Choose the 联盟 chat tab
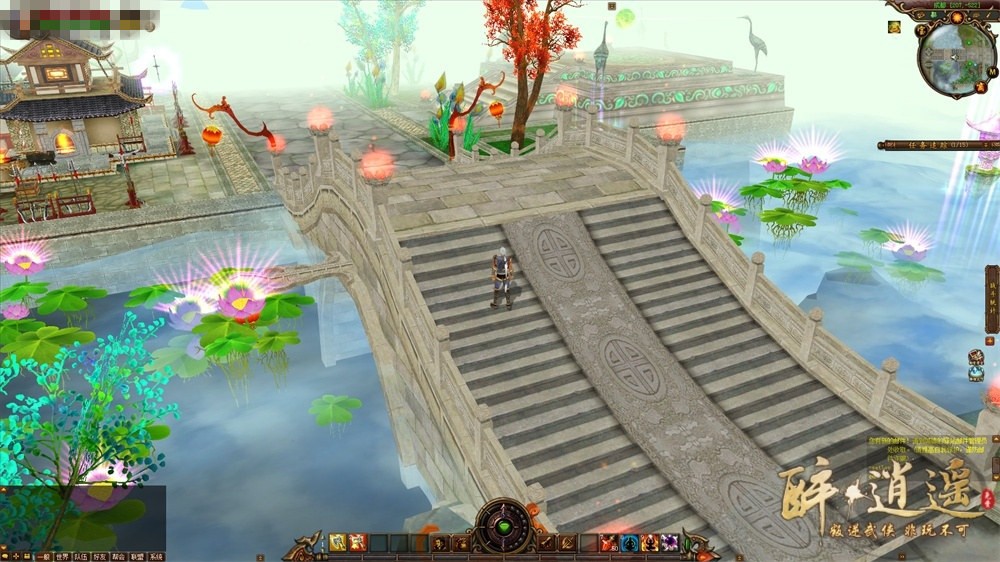The height and width of the screenshot is (562, 1000). click(x=137, y=556)
